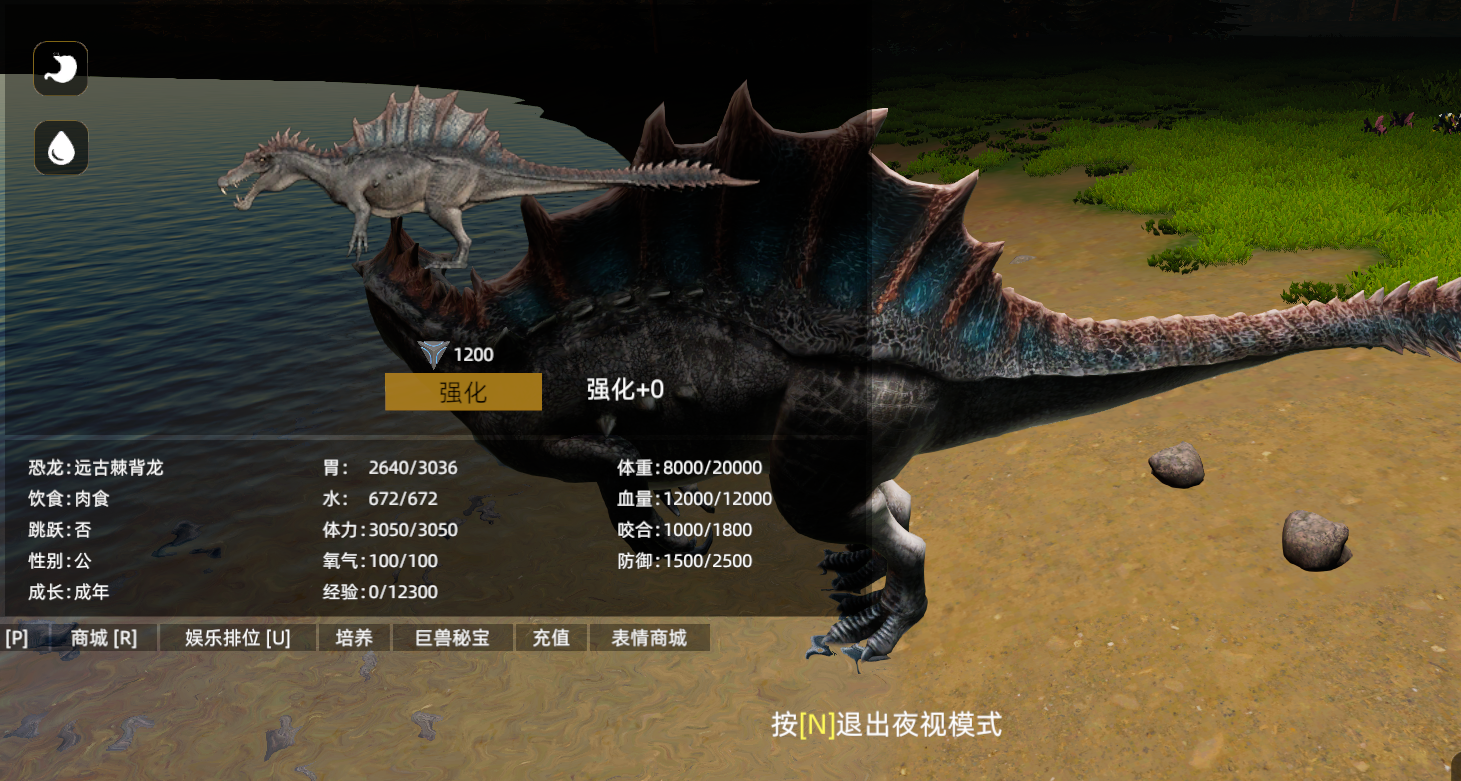Select the stomach hunger icon
This screenshot has width=1461, height=781.
(61, 69)
